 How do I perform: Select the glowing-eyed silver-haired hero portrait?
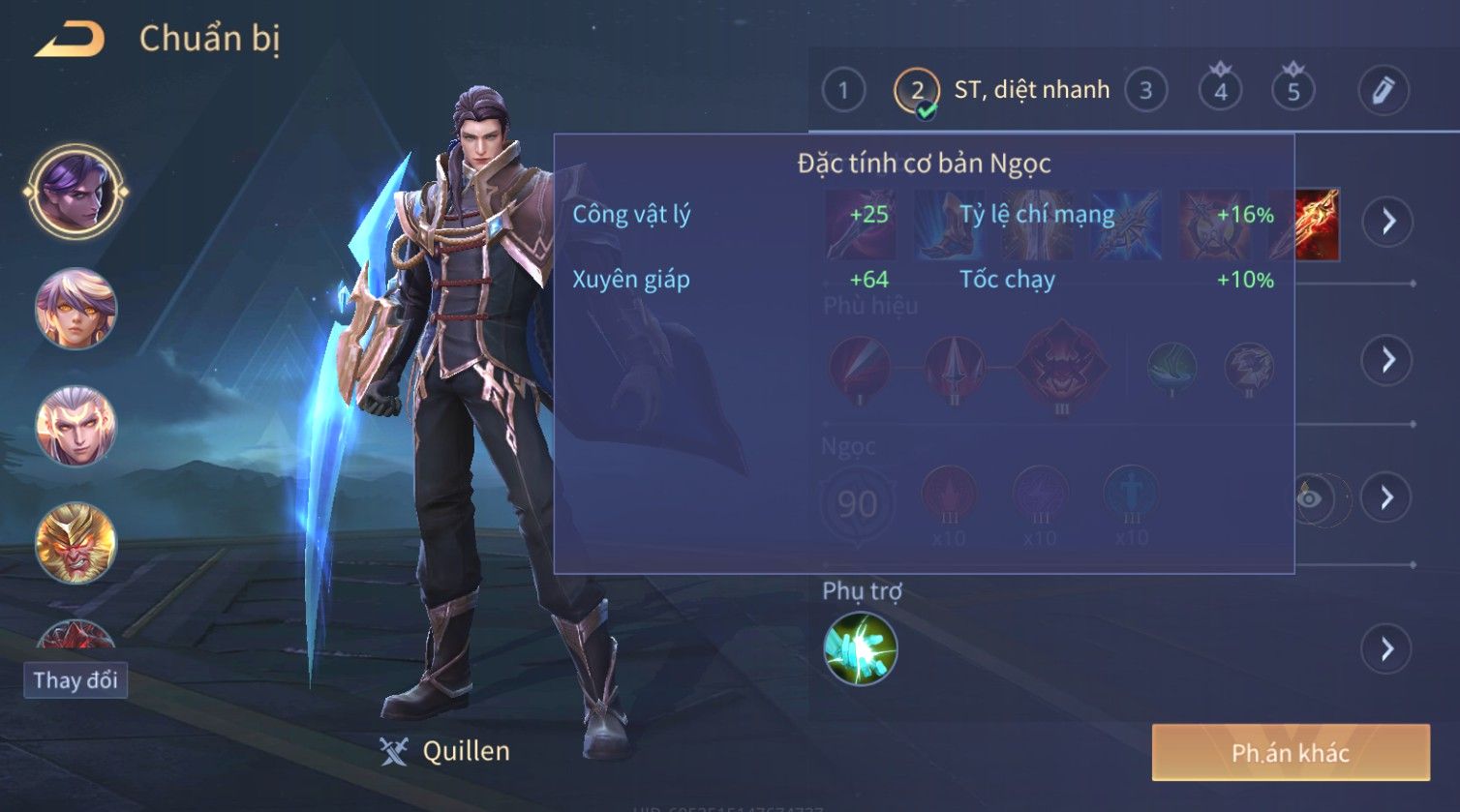point(76,426)
